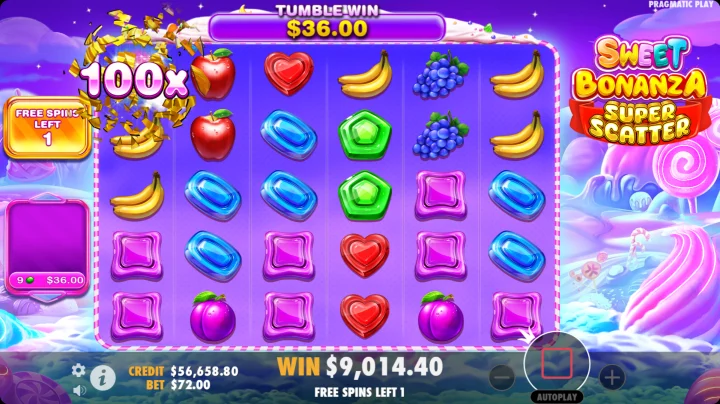Show the game information page
720x404 pixels.
point(101,377)
